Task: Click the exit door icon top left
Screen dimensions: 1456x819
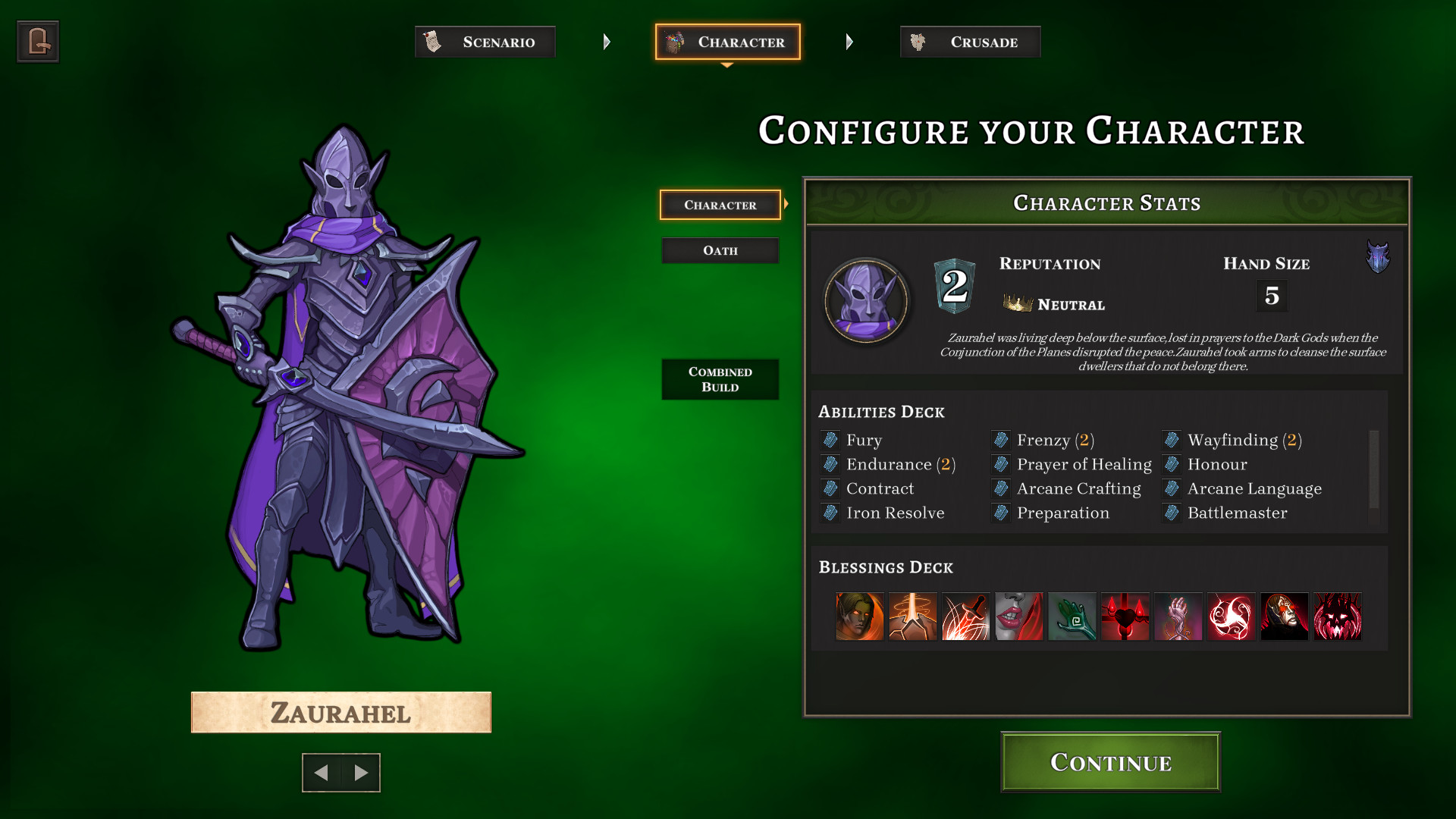Action: point(37,41)
